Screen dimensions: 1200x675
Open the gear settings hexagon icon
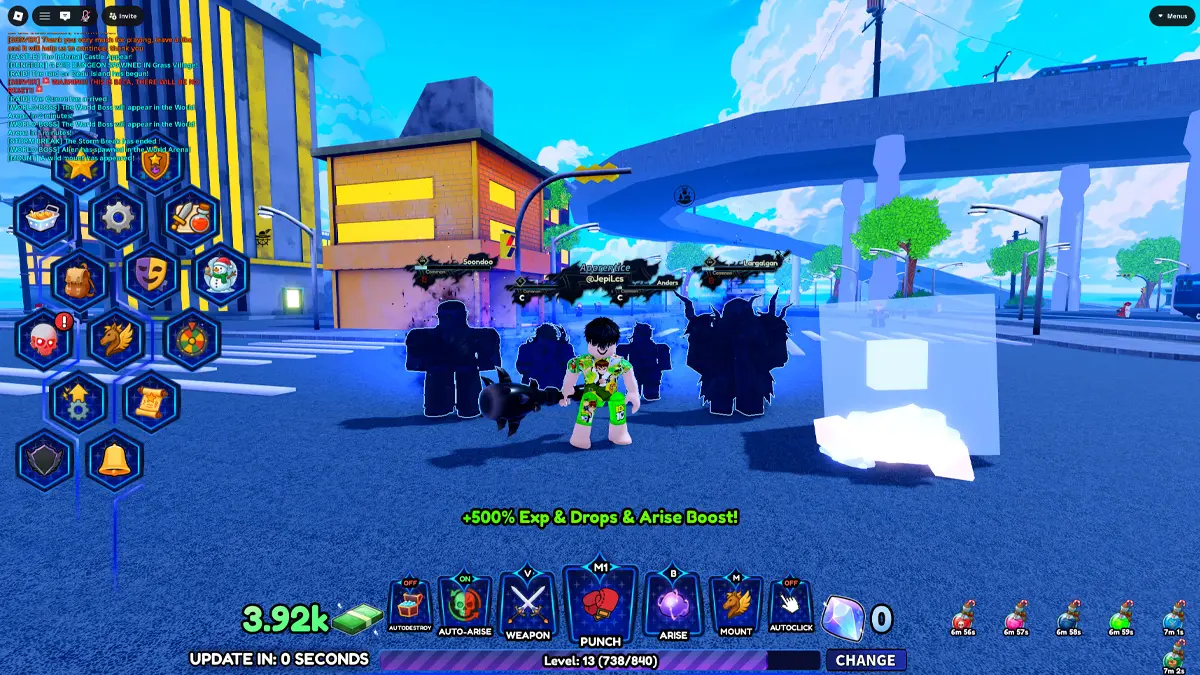pos(117,217)
